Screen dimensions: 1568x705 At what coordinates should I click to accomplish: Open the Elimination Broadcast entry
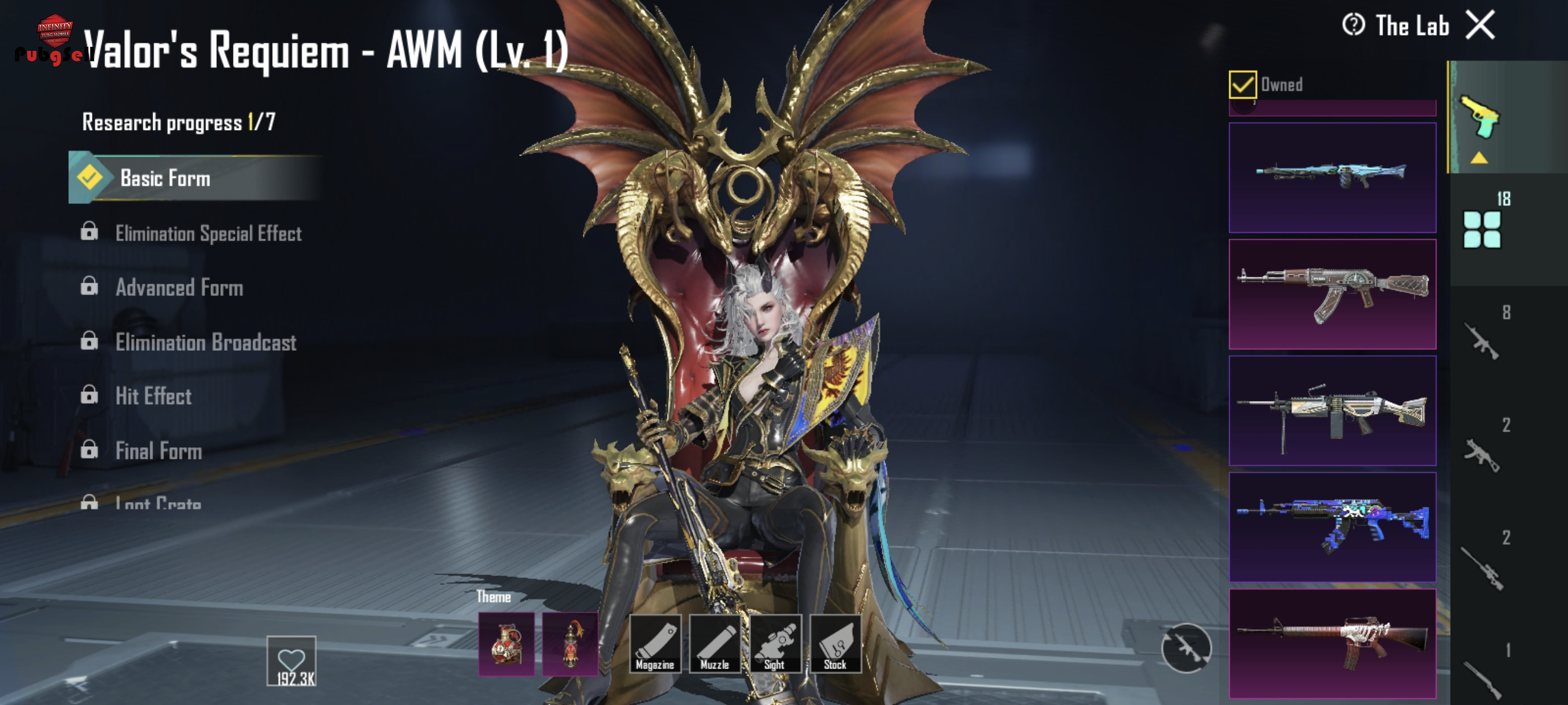pyautogui.click(x=205, y=343)
